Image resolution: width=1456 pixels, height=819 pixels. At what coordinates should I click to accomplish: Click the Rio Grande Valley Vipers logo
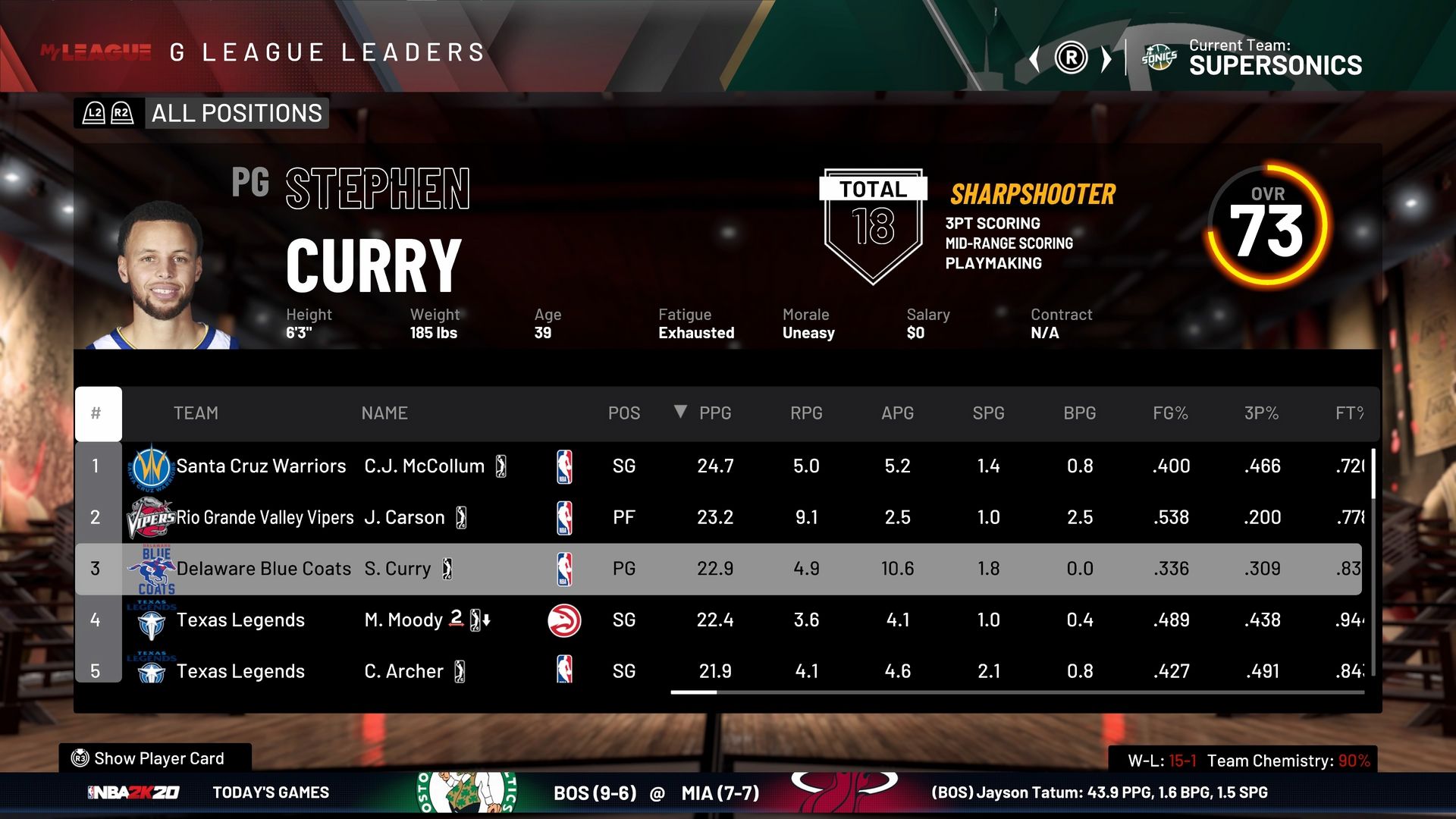click(x=151, y=516)
